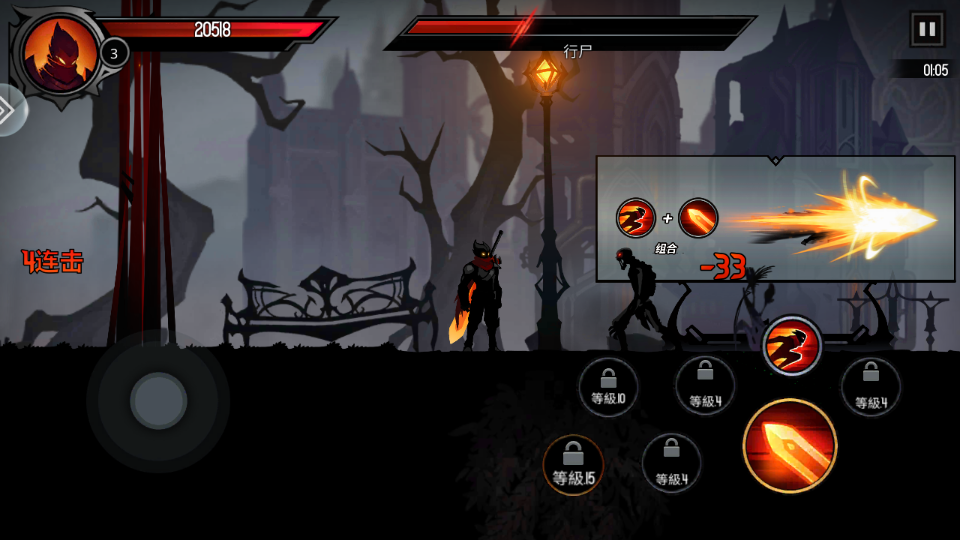The height and width of the screenshot is (540, 960).
Task: Select the locked 等級15 skill slot
Action: pos(573,465)
